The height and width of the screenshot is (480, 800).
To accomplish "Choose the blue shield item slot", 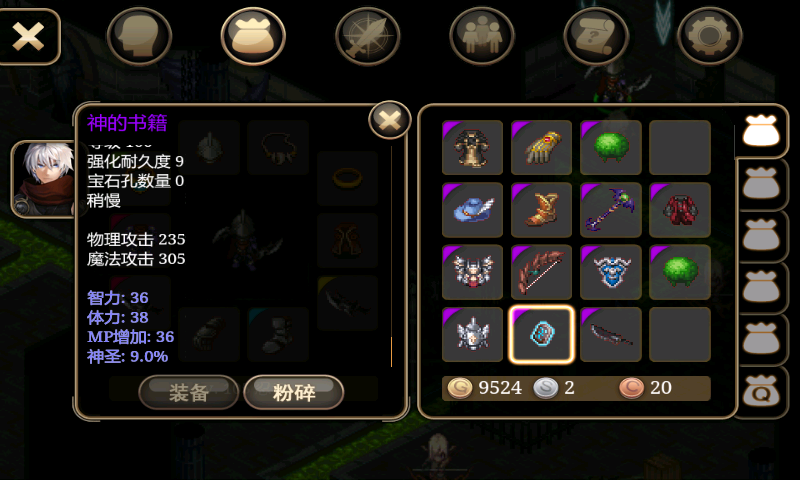I will pos(611,272).
